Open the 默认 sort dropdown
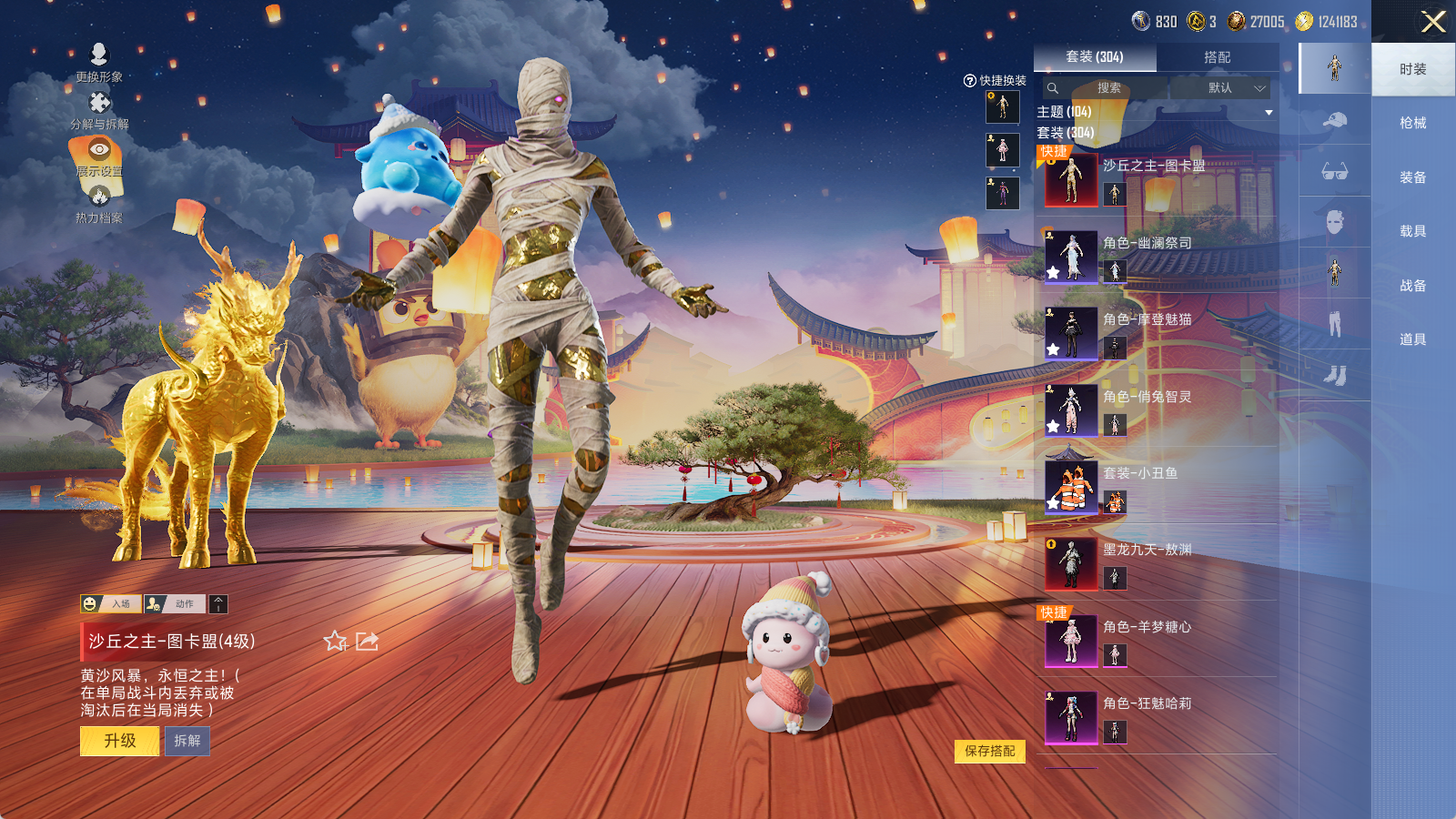 pyautogui.click(x=1234, y=88)
